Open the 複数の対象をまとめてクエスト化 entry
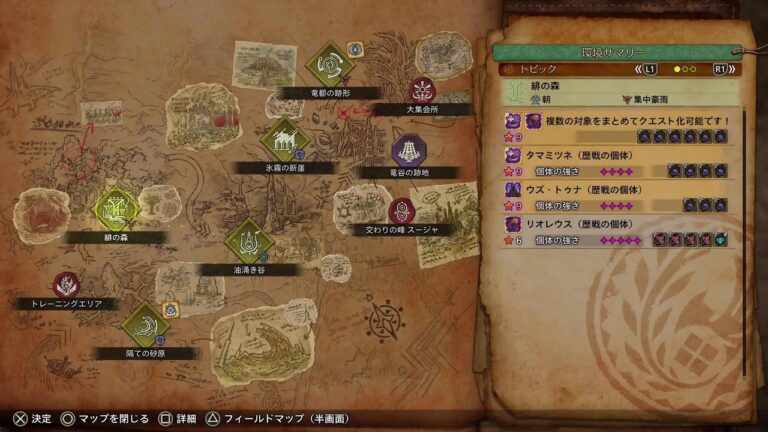Viewport: 768px width, 432px height. click(x=620, y=127)
